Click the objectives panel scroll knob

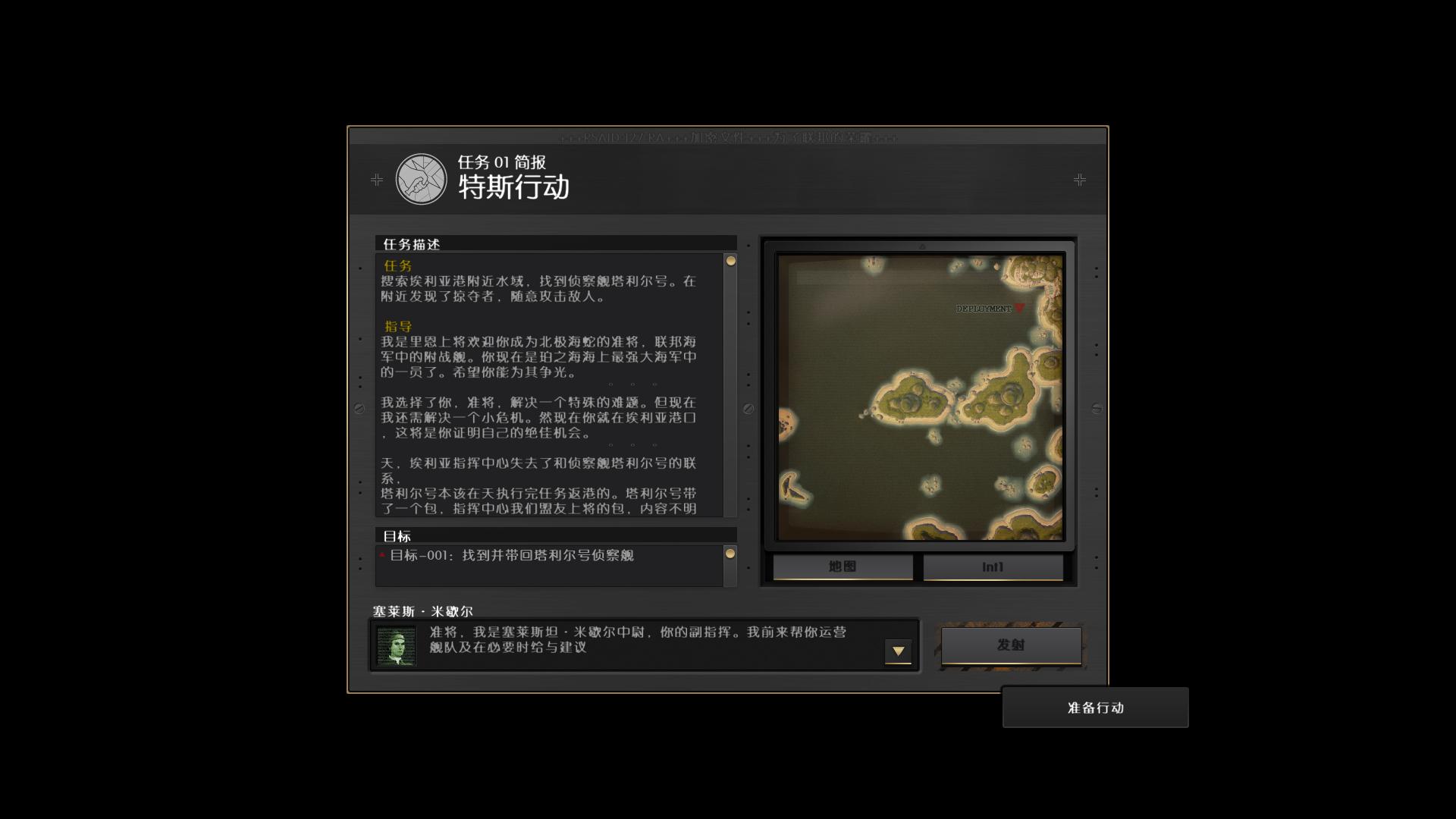[x=730, y=554]
